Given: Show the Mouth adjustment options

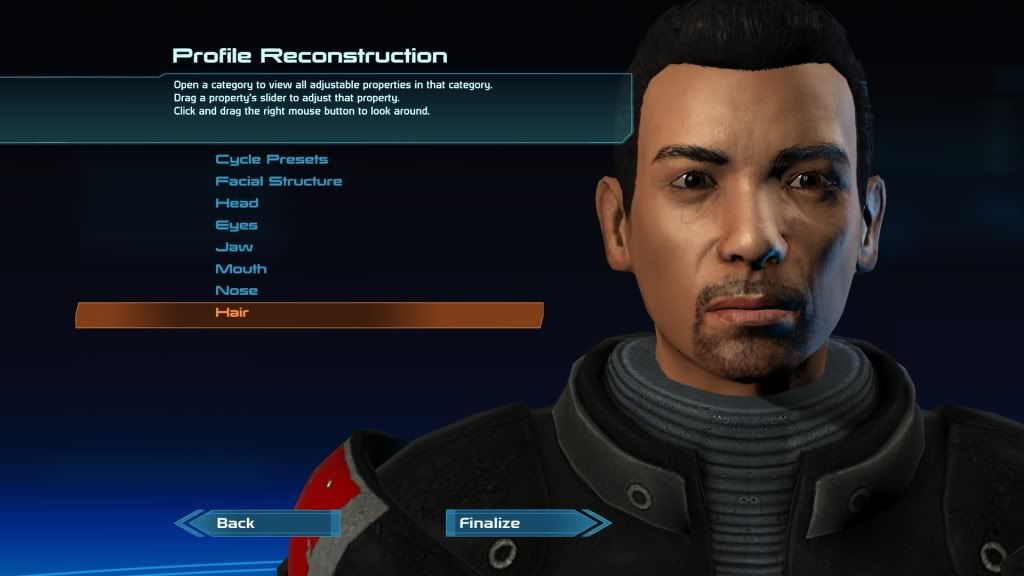Looking at the screenshot, I should [x=241, y=269].
